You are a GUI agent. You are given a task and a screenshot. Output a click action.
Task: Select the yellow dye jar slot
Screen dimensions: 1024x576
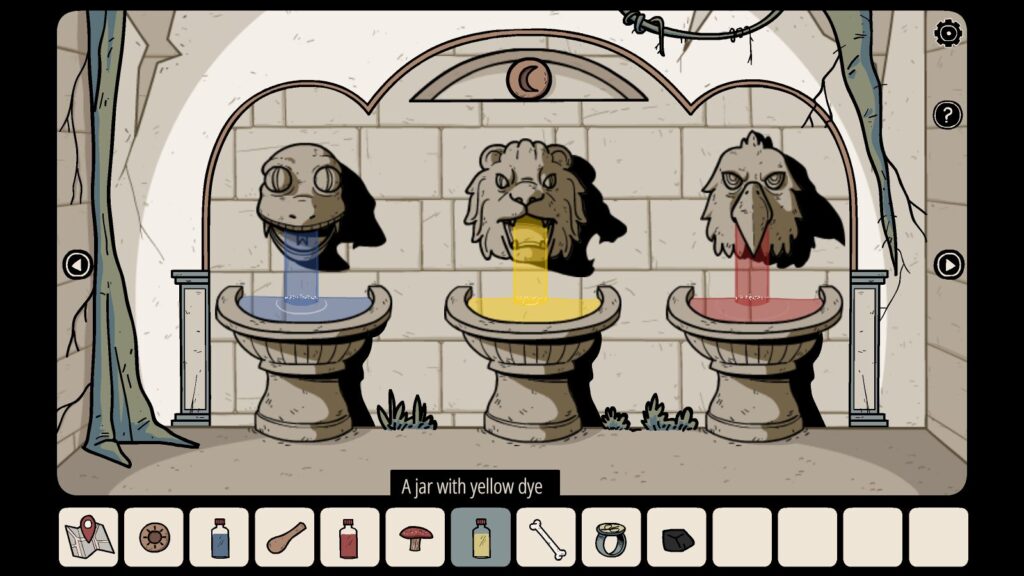tap(481, 537)
